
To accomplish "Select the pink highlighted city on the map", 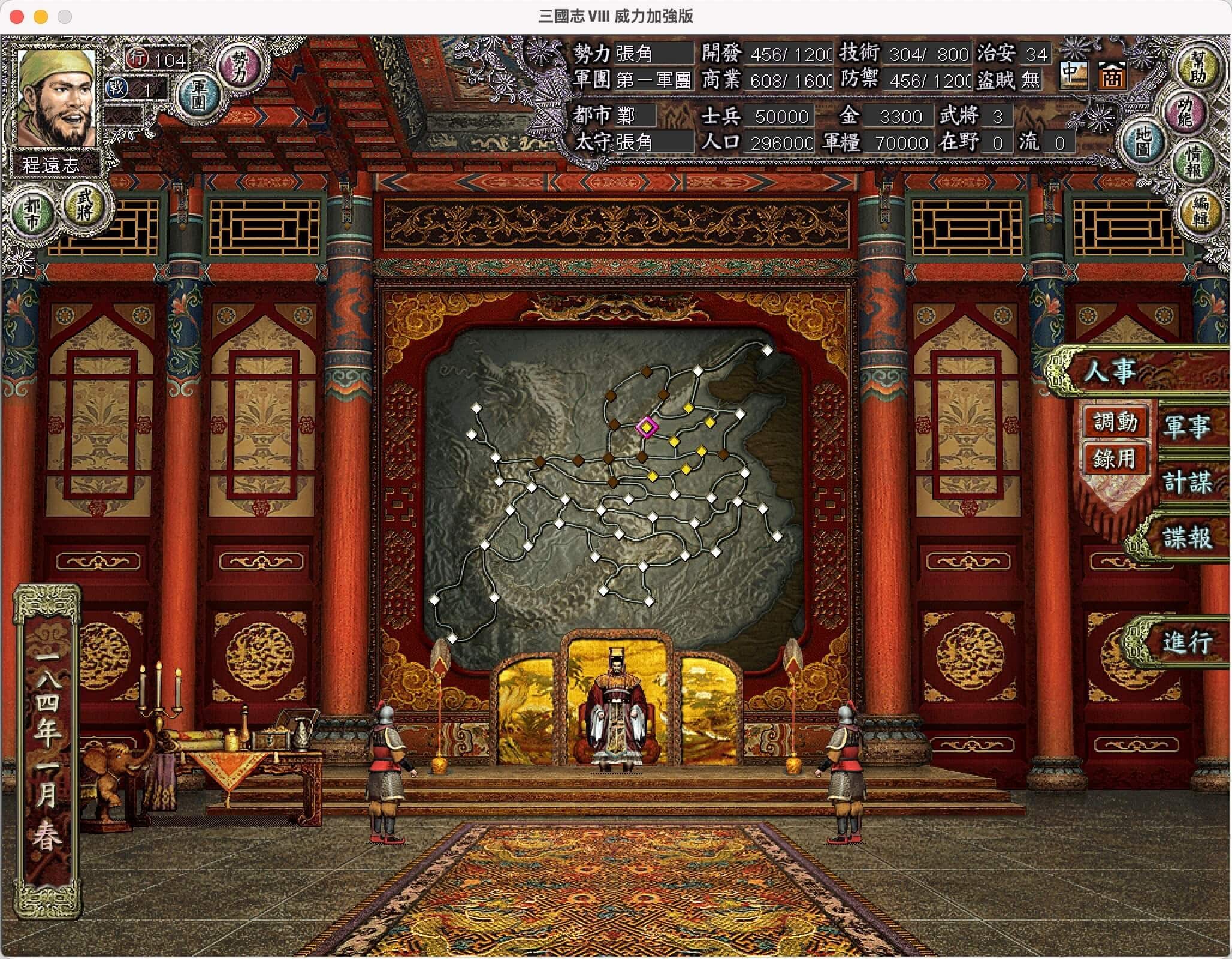I will 647,427.
